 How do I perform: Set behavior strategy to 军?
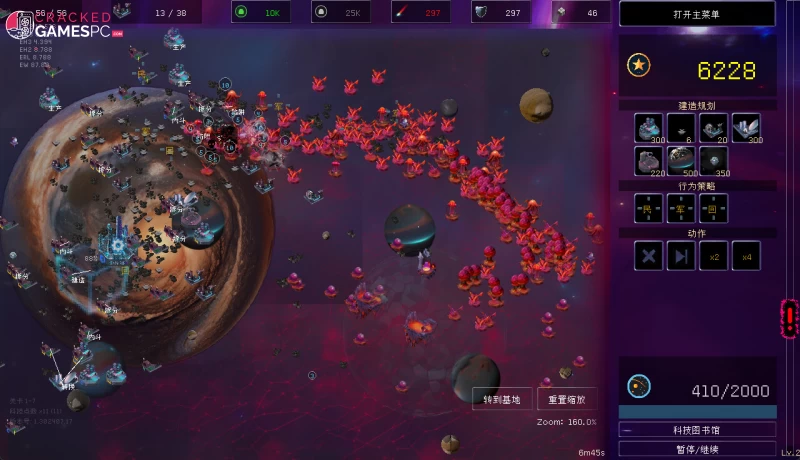coord(681,208)
